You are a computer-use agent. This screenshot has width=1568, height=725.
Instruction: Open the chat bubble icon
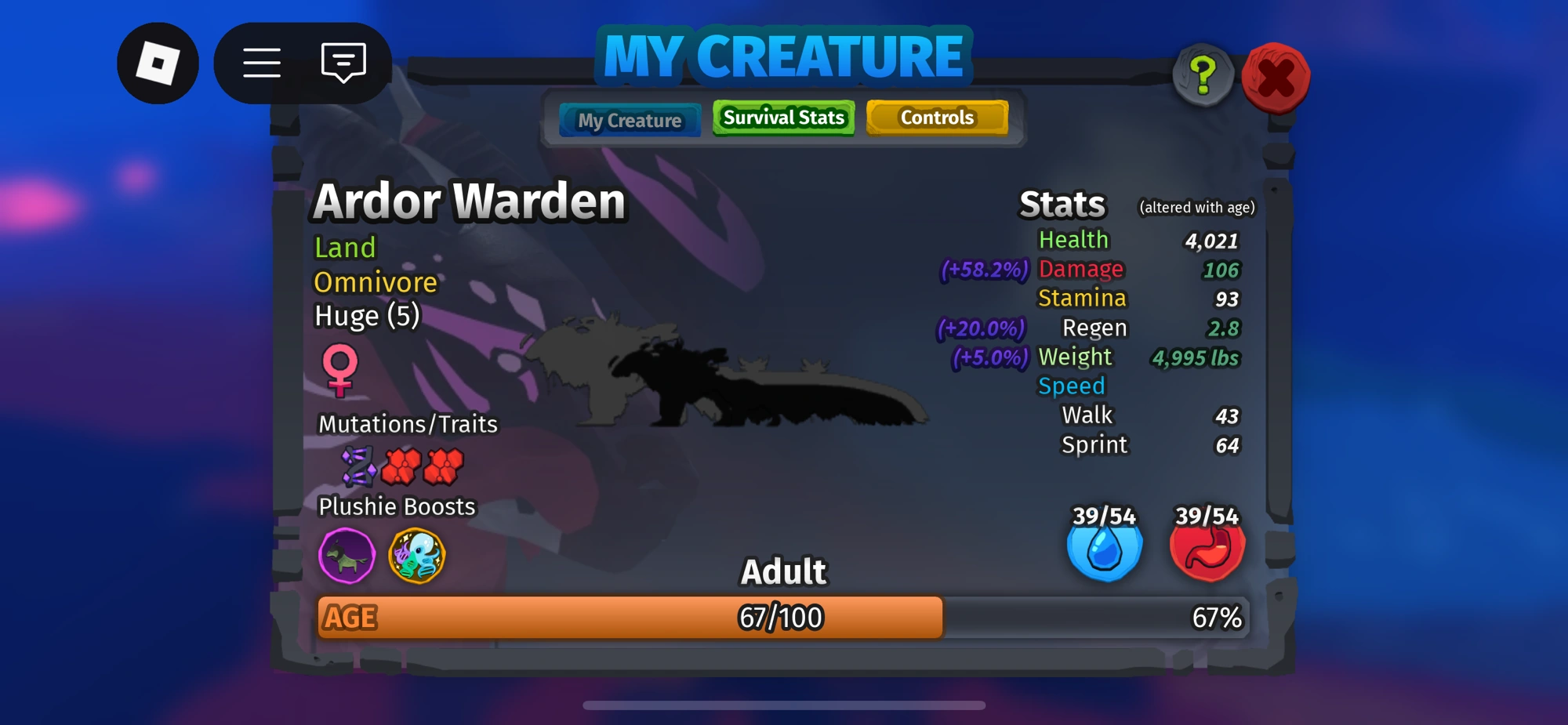point(343,63)
